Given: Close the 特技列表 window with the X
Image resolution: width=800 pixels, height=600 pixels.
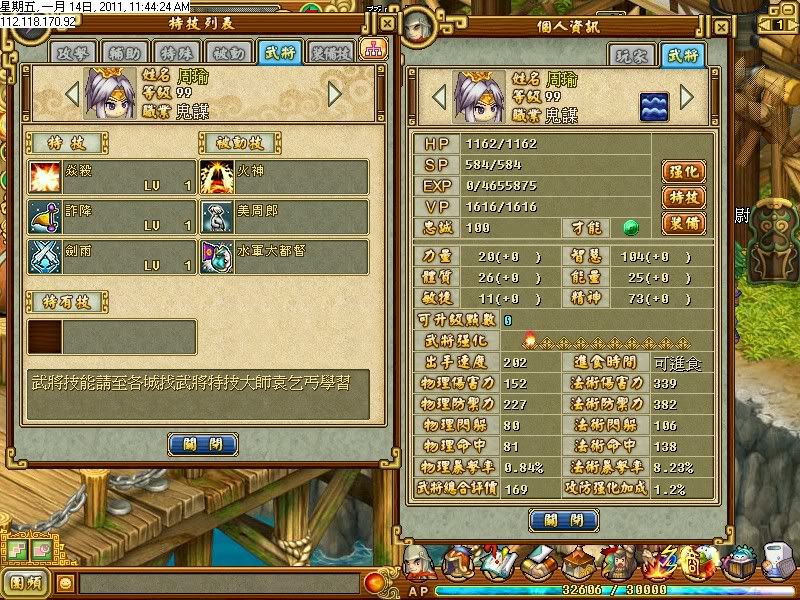Looking at the screenshot, I should click(x=386, y=22).
